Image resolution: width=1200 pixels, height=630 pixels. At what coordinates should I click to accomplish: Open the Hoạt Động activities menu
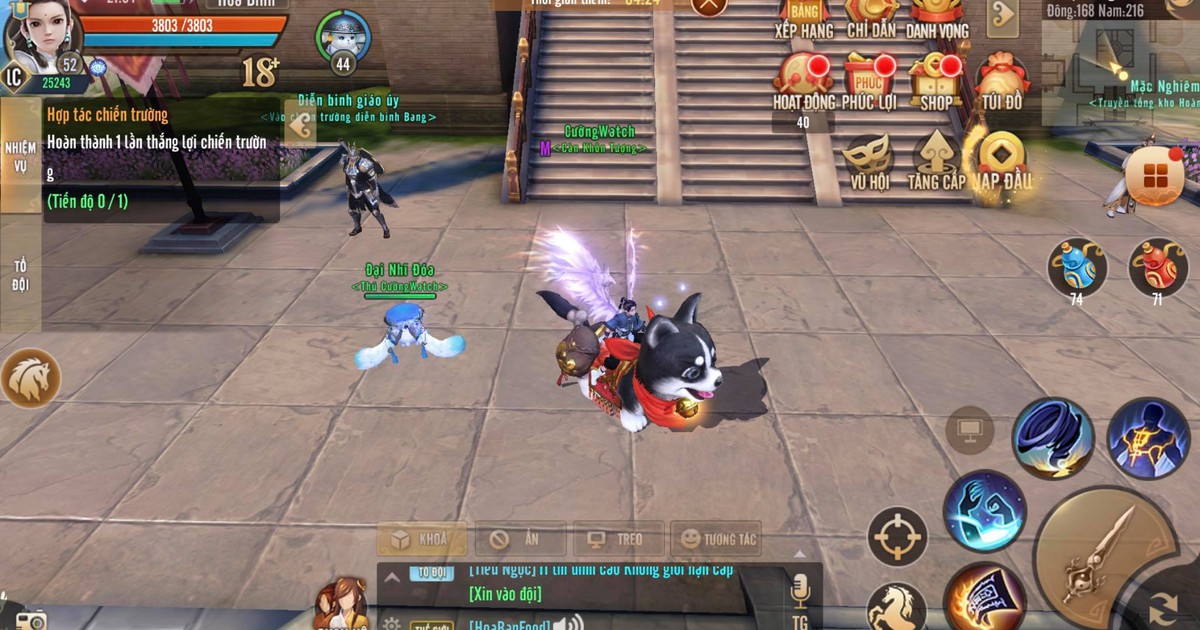click(x=803, y=78)
